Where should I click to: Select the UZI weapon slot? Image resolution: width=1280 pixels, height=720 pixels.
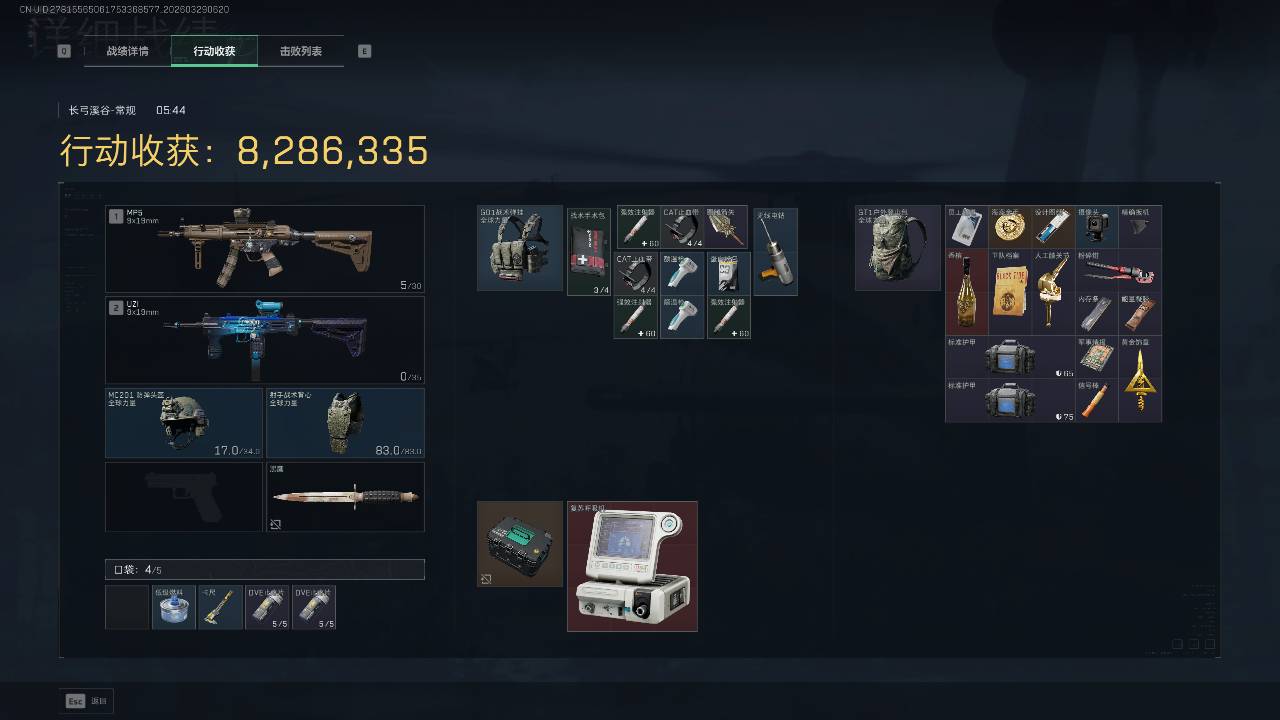coord(265,340)
